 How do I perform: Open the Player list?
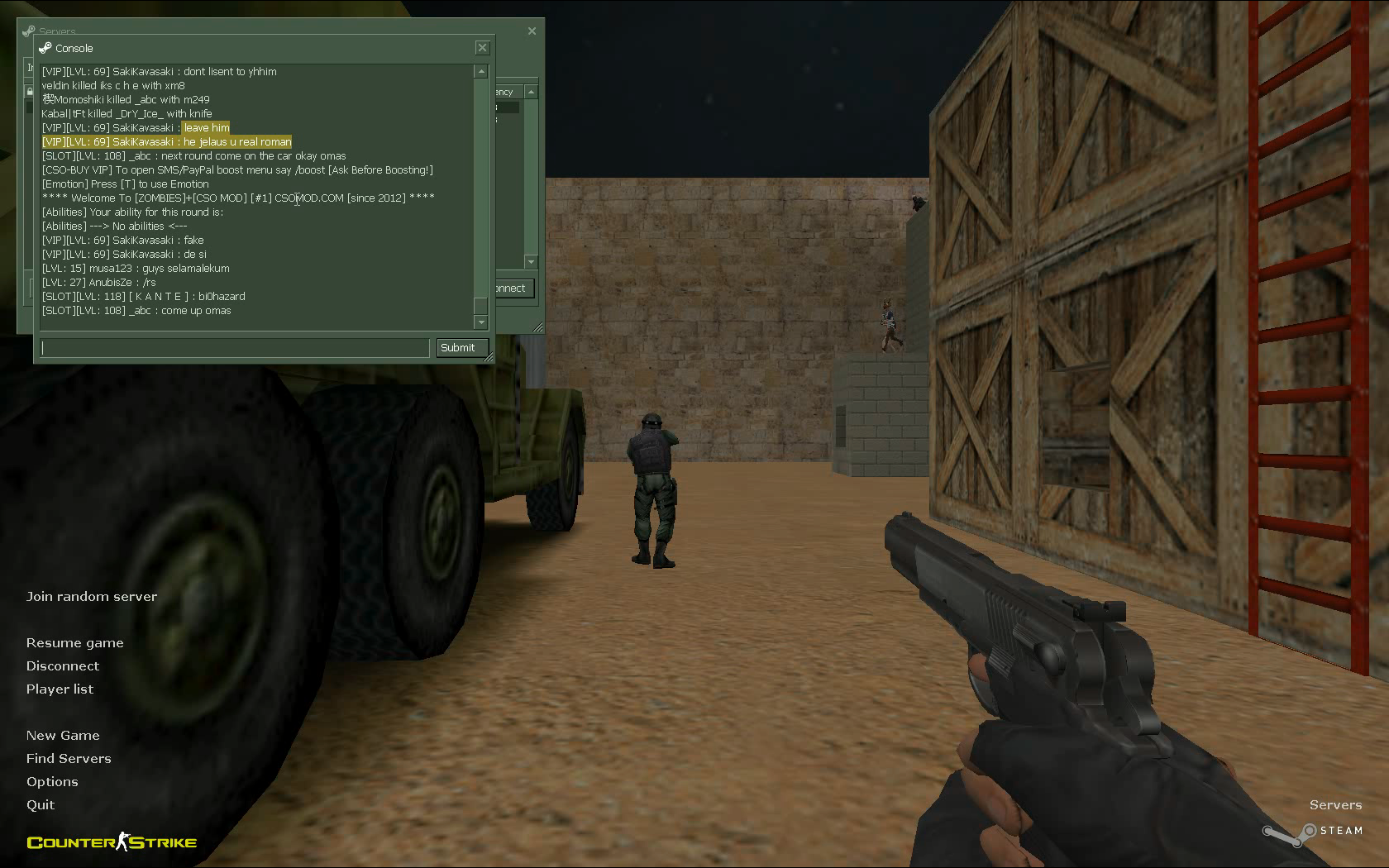click(x=60, y=689)
